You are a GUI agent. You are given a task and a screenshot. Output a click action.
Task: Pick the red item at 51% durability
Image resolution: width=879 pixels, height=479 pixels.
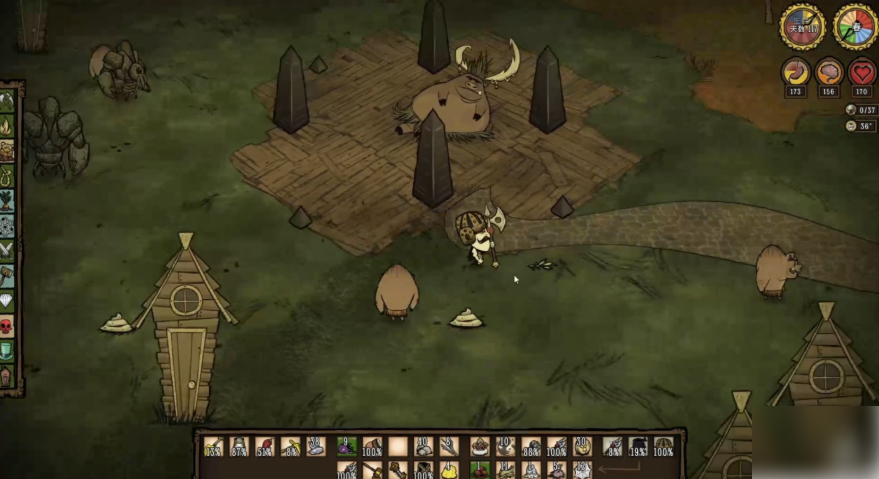pos(265,446)
